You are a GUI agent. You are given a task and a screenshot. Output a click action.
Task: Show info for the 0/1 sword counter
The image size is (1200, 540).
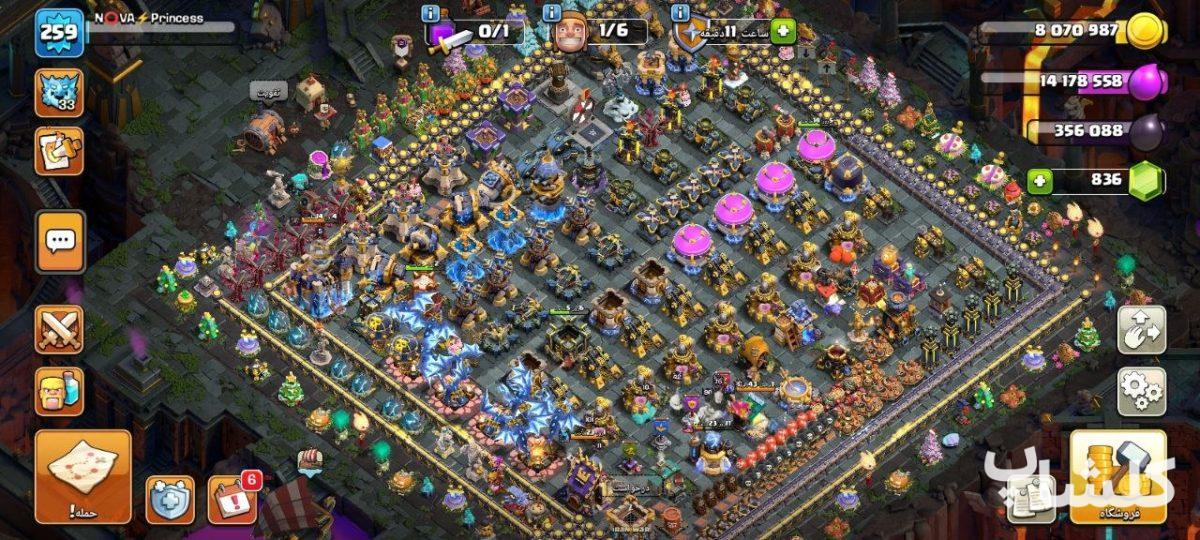[430, 13]
